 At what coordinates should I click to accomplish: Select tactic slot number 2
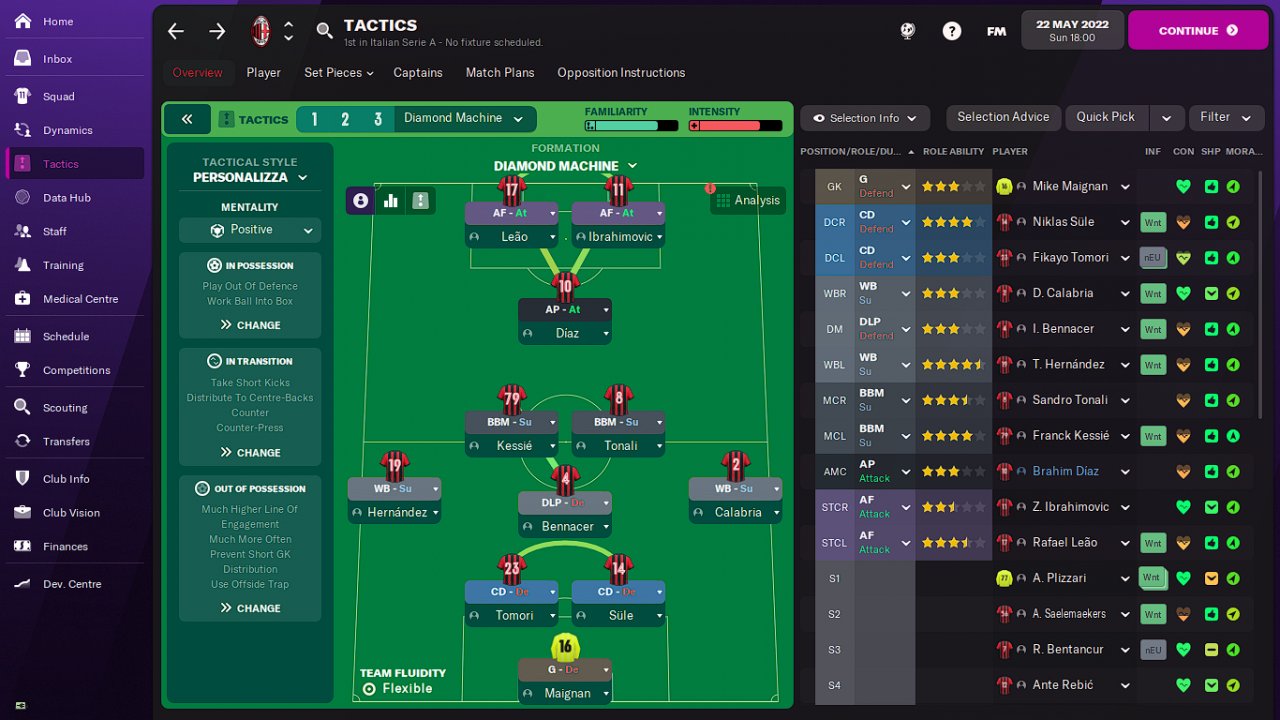pos(345,119)
